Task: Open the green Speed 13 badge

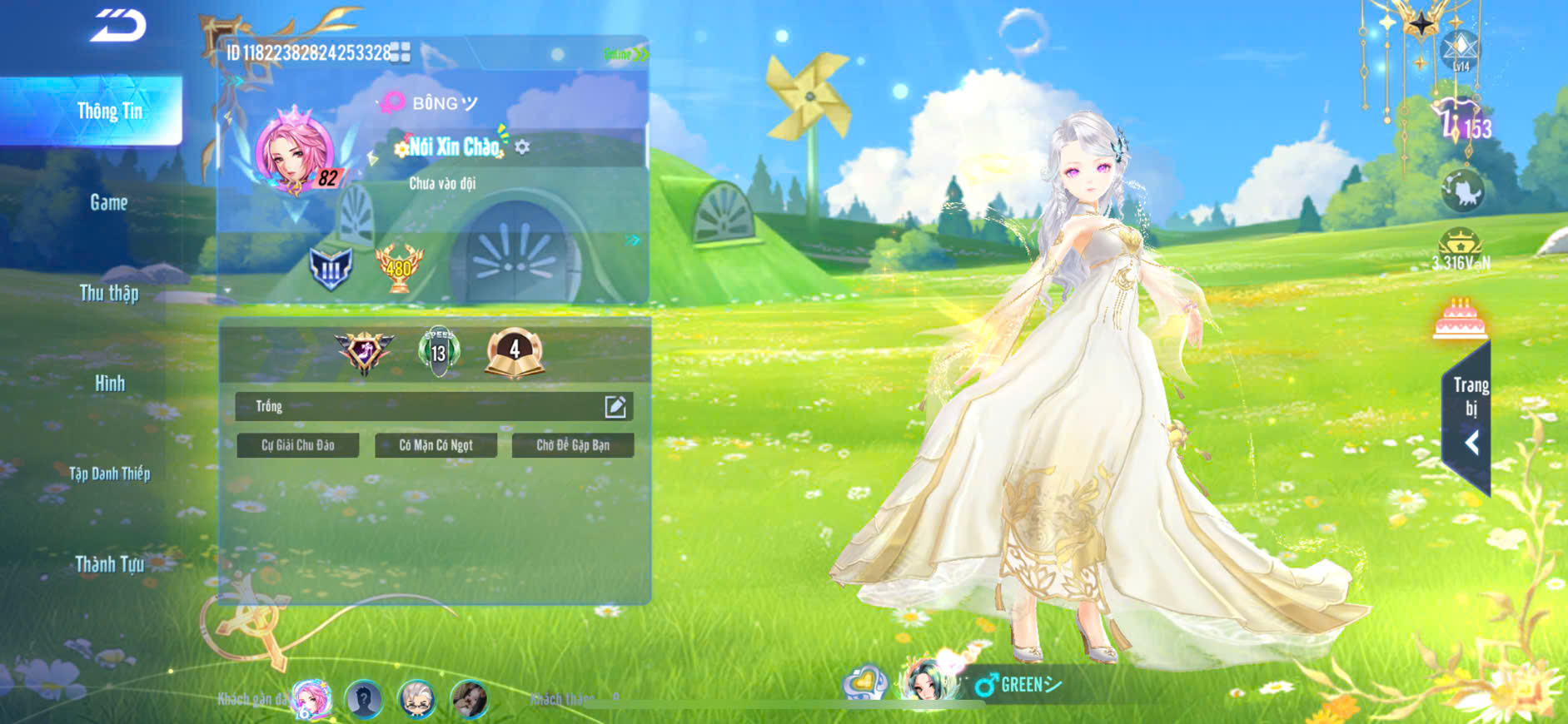Action: (438, 351)
